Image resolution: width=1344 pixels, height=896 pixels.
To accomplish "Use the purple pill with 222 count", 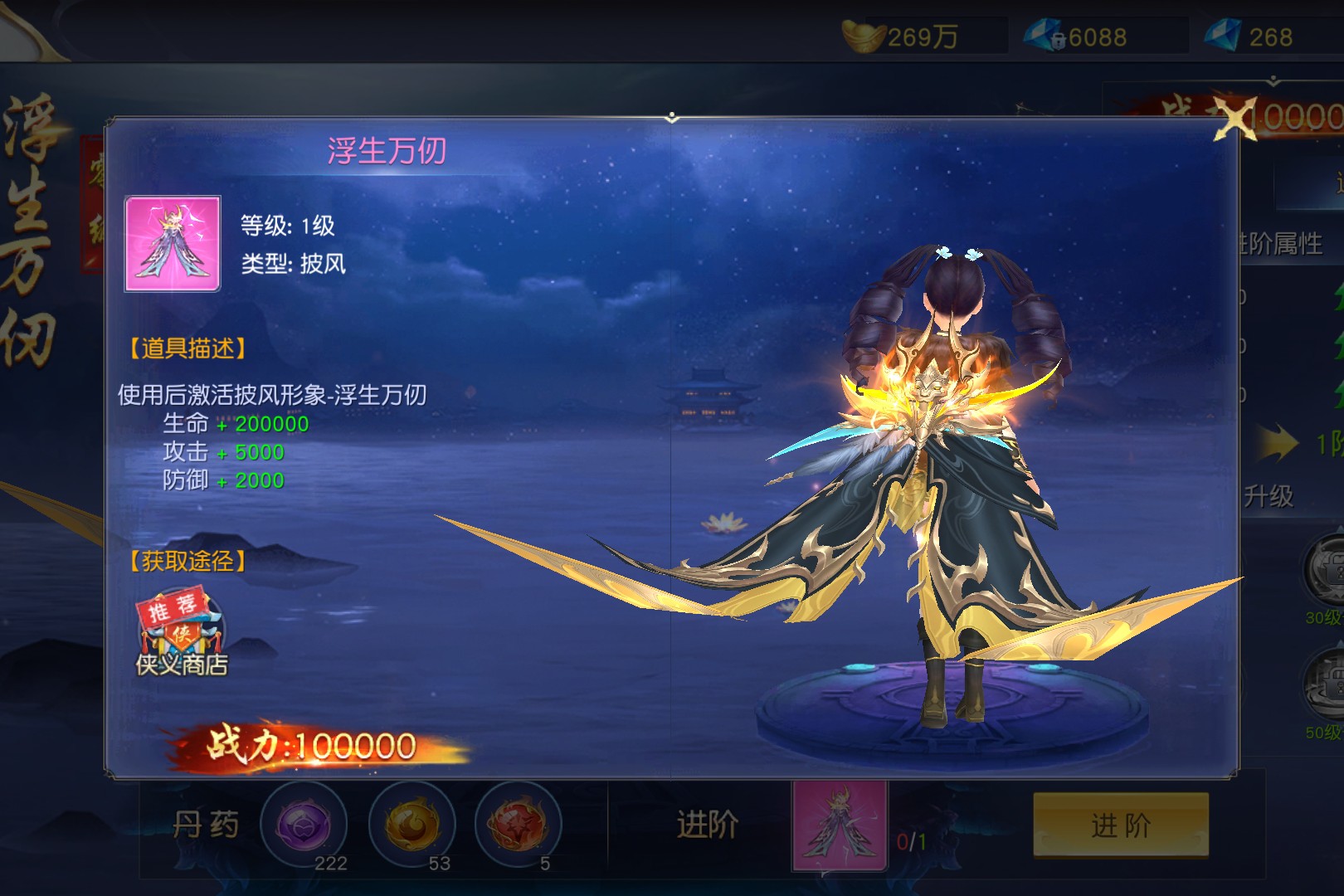I will (x=304, y=825).
